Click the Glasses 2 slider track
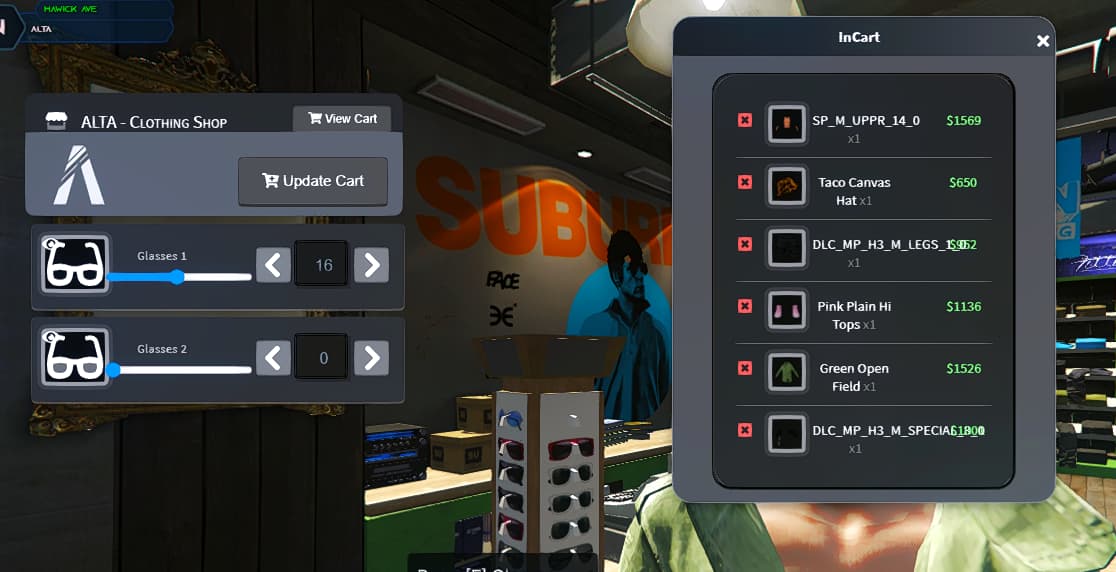This screenshot has width=1116, height=572. 180,370
